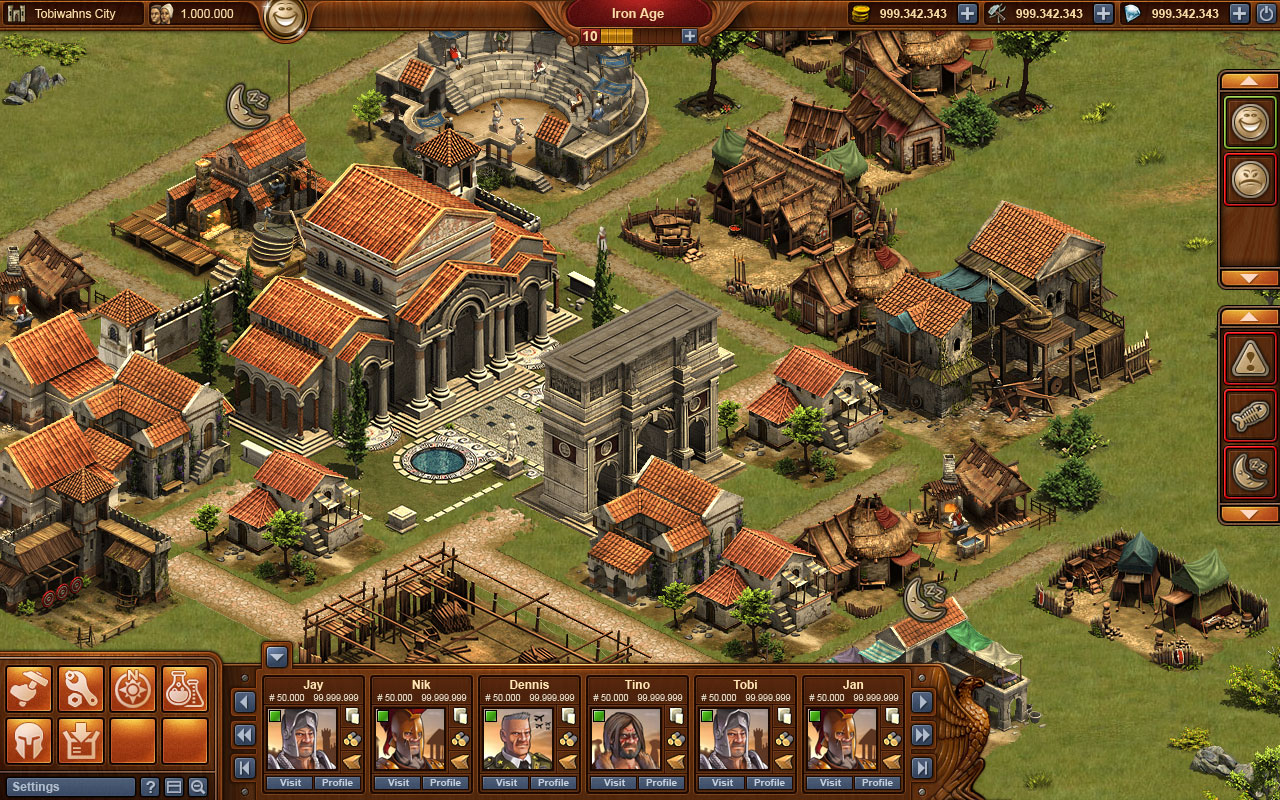Screen dimensions: 1280x800
Task: Select the fish skeleton notification icon
Action: tap(1249, 415)
